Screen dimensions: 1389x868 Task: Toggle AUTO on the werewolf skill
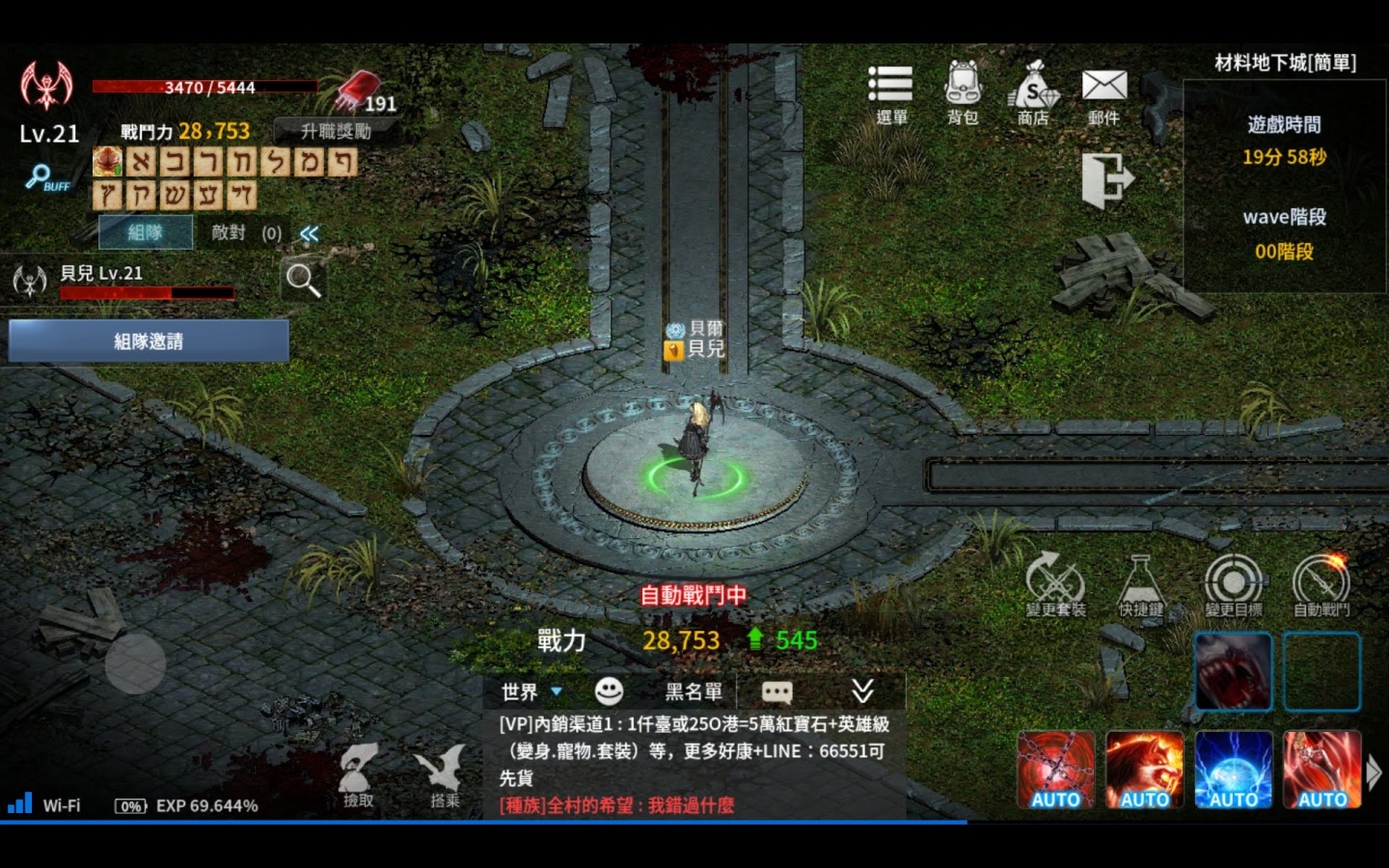pyautogui.click(x=1145, y=769)
